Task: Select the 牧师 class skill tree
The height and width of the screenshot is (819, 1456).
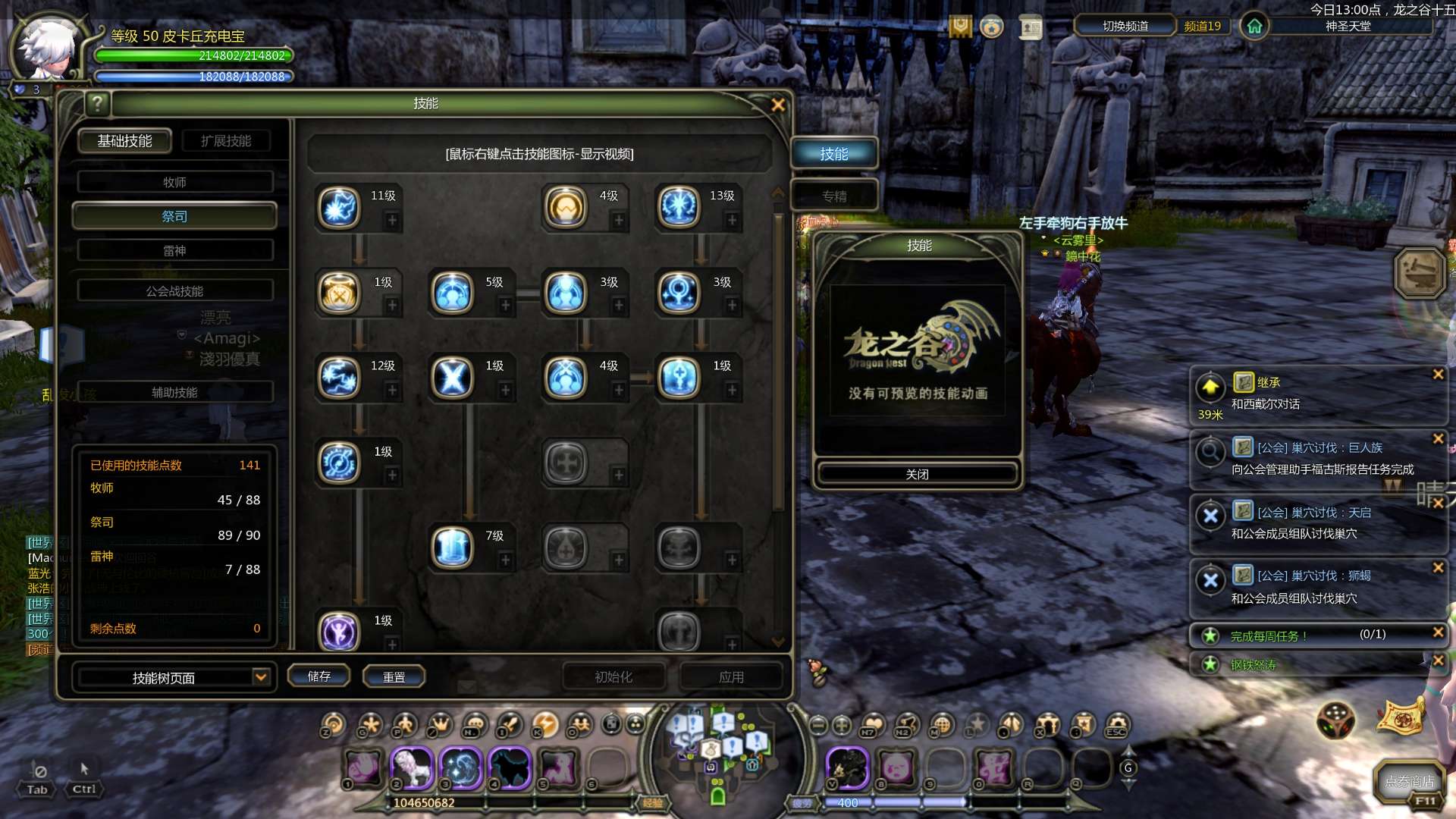Action: tap(174, 182)
